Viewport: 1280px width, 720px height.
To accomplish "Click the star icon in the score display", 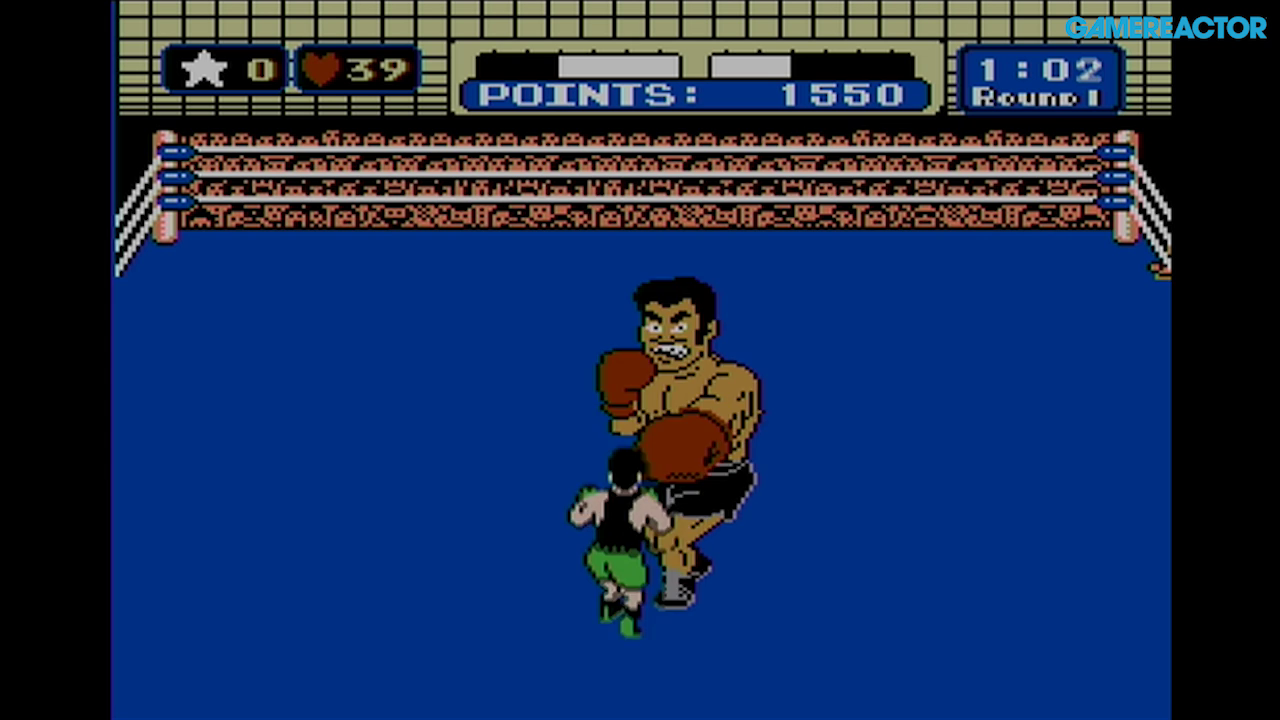I will coord(205,68).
